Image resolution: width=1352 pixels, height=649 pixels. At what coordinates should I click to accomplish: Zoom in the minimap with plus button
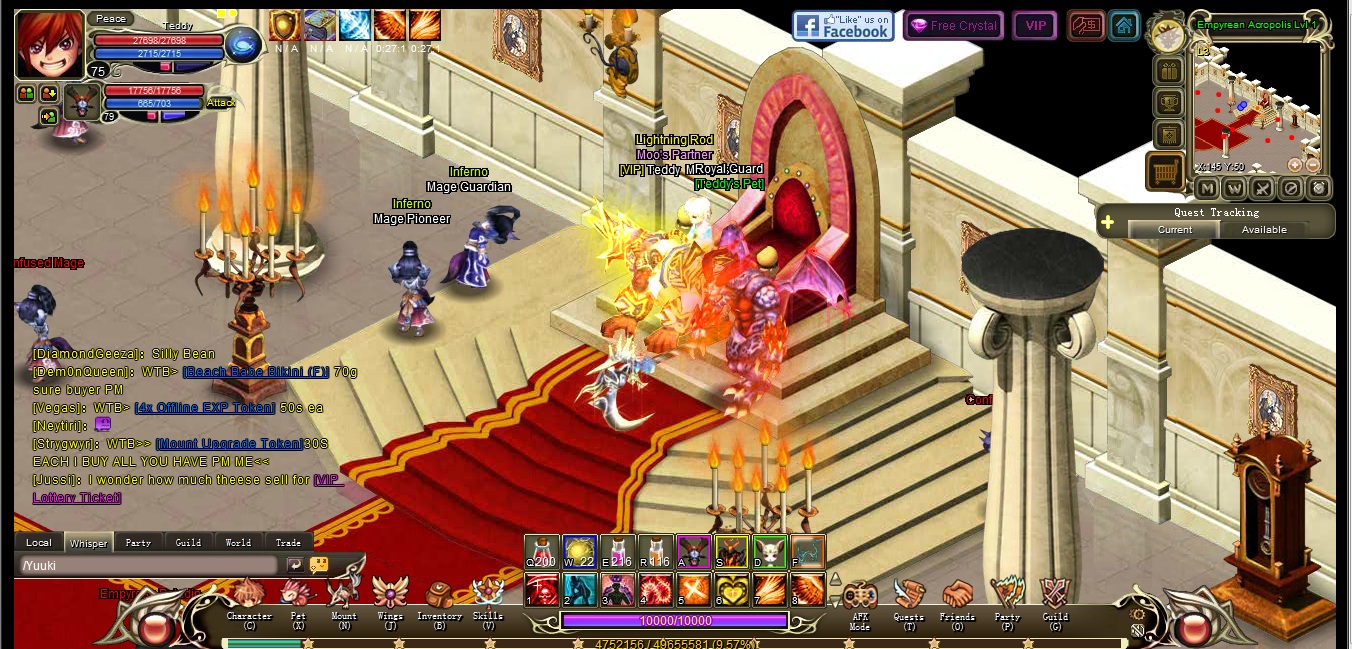pos(1295,165)
